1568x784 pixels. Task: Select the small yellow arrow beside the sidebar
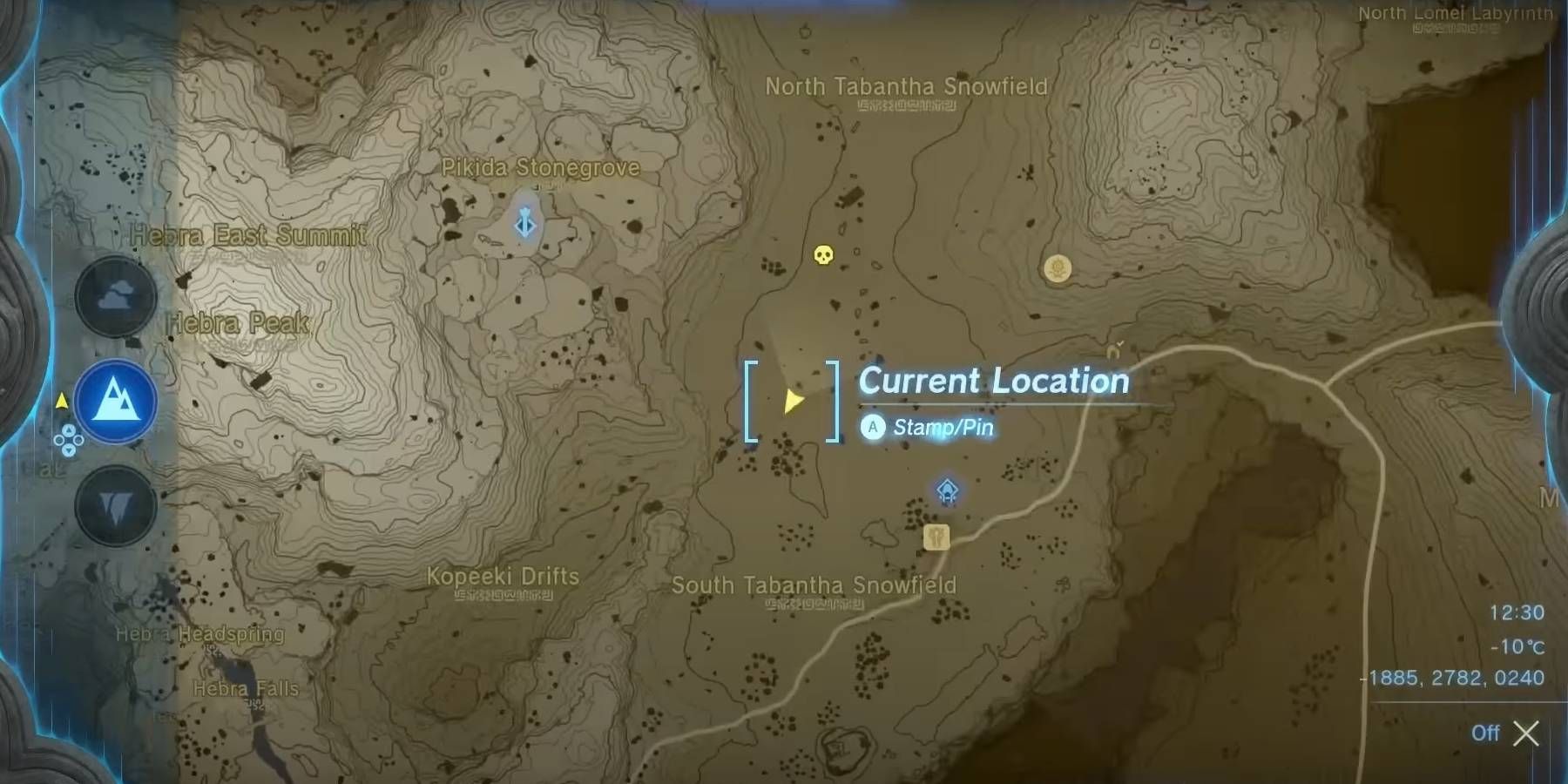pos(61,399)
